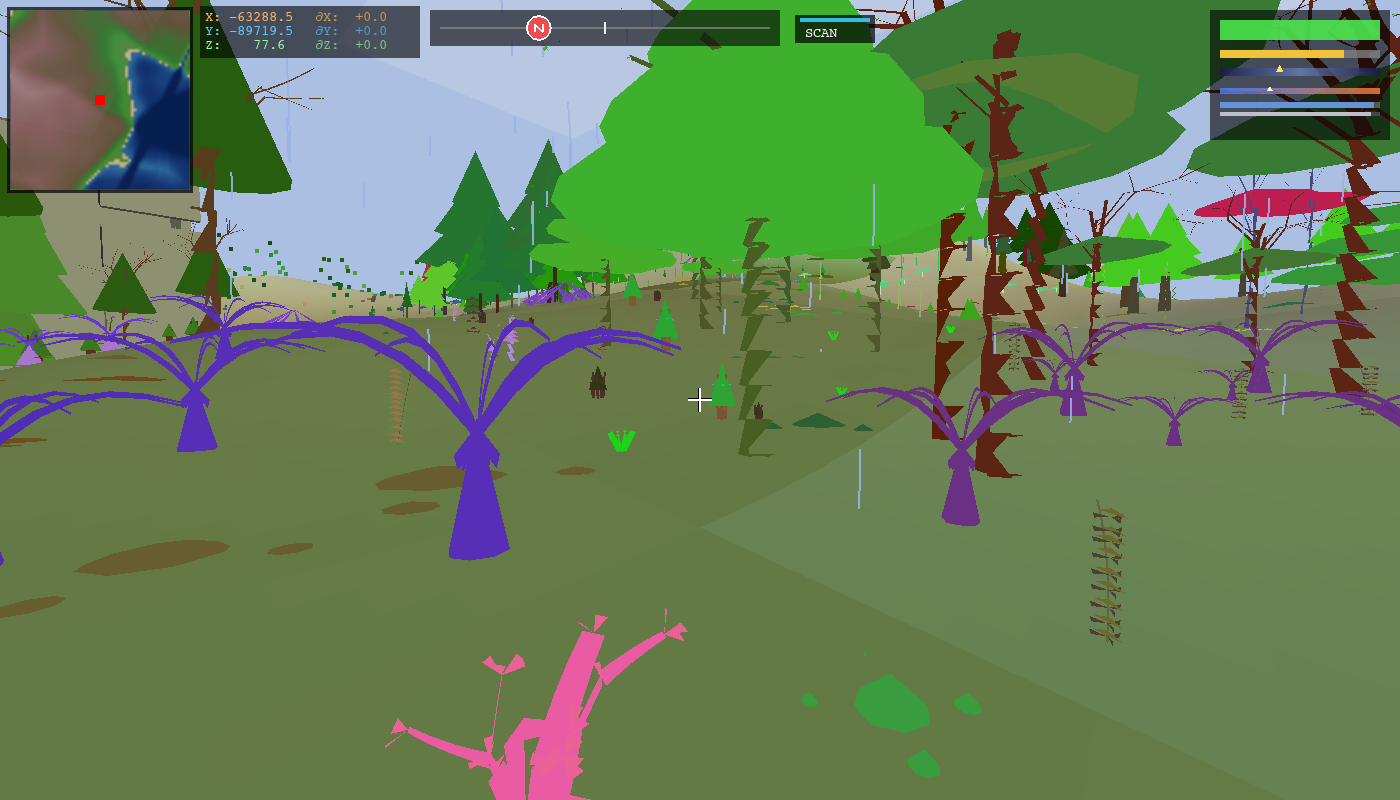Click the X coordinate value -63288.5
This screenshot has width=1400, height=800.
coord(261,17)
